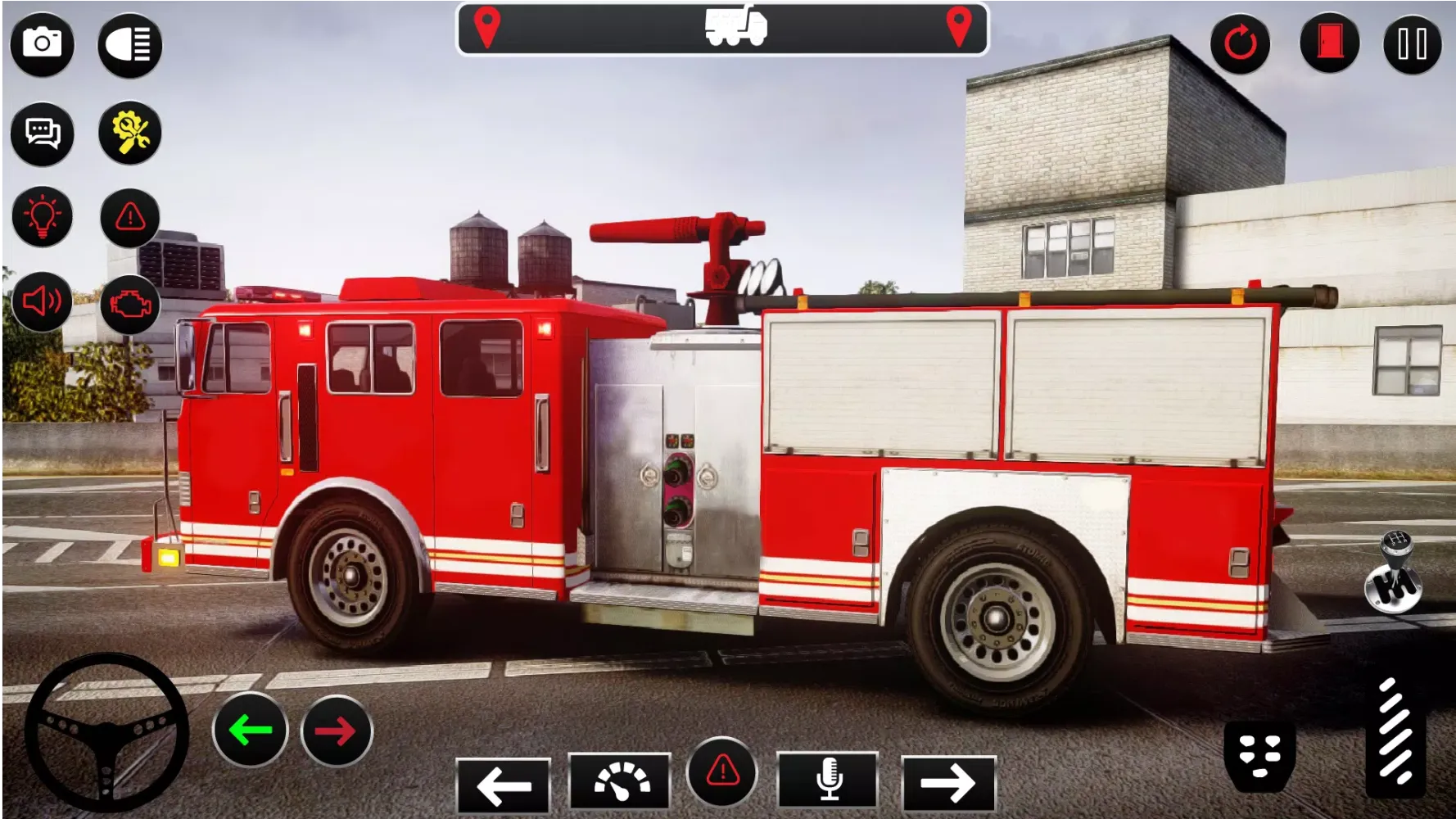The width and height of the screenshot is (1456, 819).
Task: Open the vehicle repair tools
Action: coord(129,132)
